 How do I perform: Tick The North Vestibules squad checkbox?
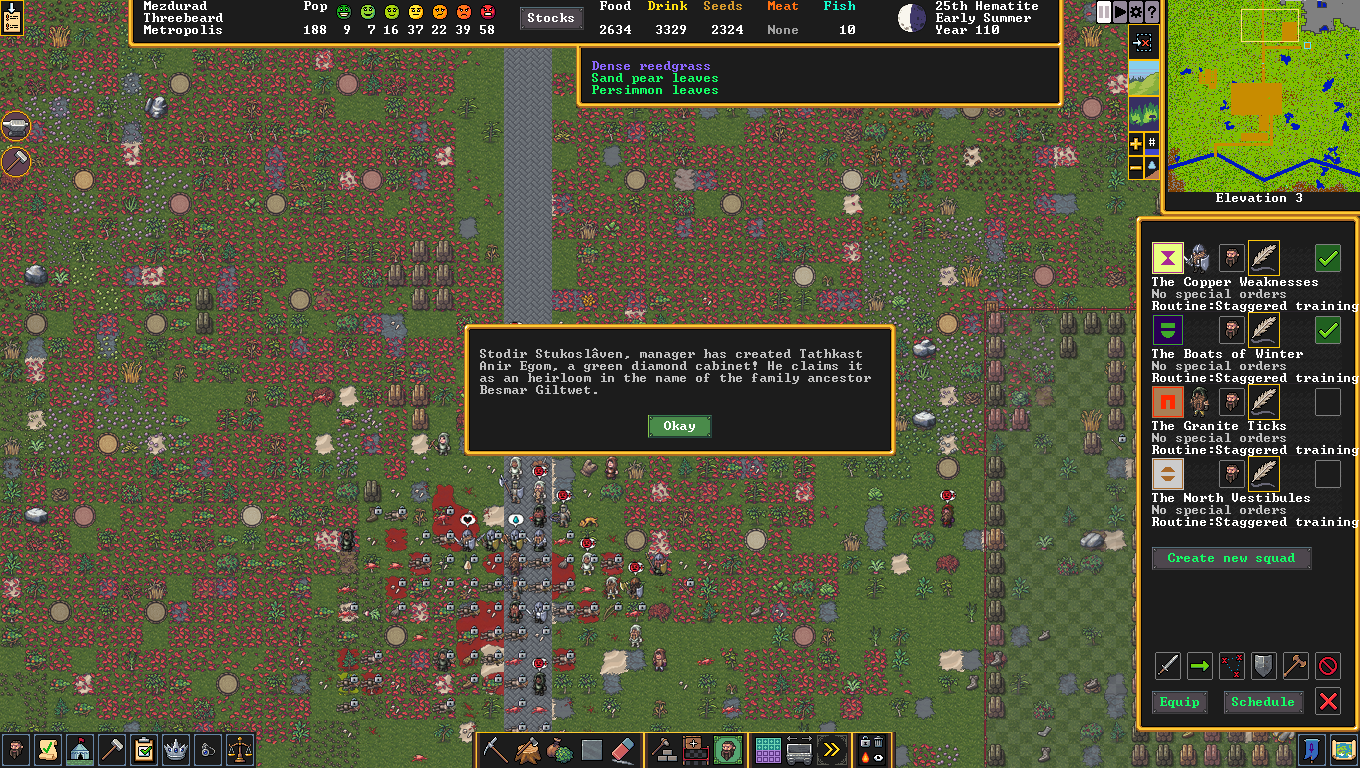point(1328,474)
